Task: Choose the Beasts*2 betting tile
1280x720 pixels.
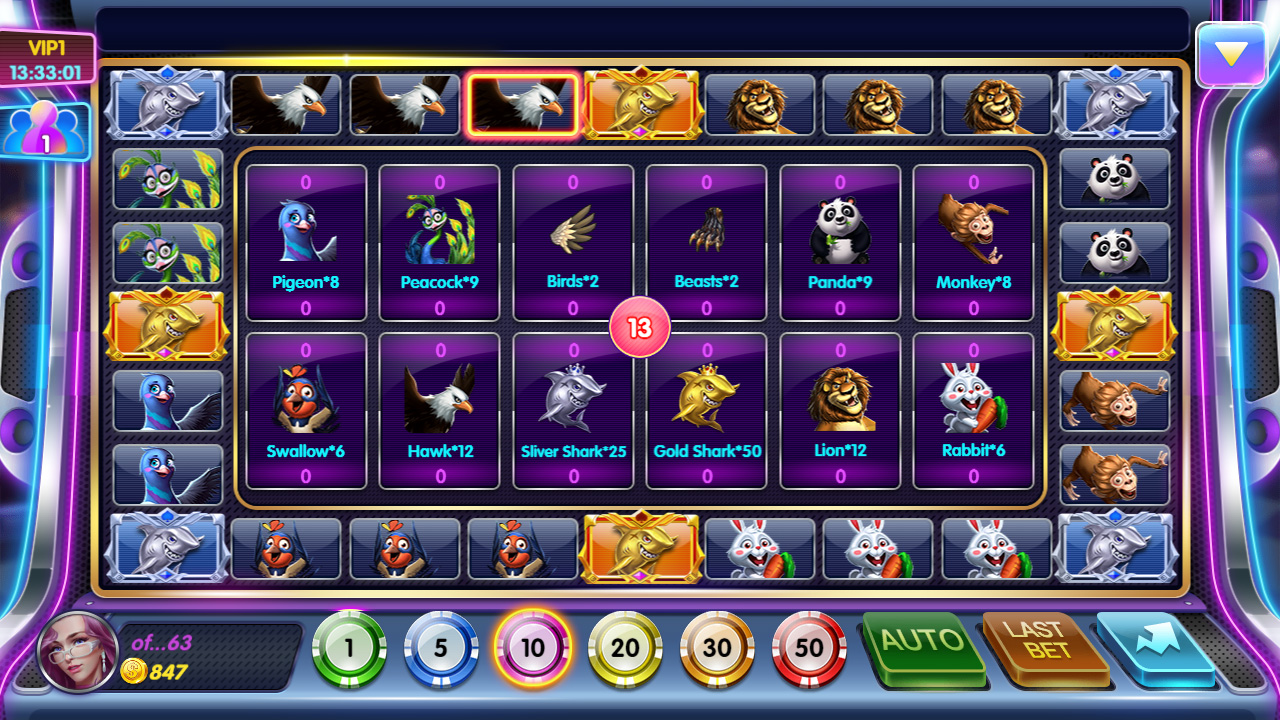Action: point(706,242)
